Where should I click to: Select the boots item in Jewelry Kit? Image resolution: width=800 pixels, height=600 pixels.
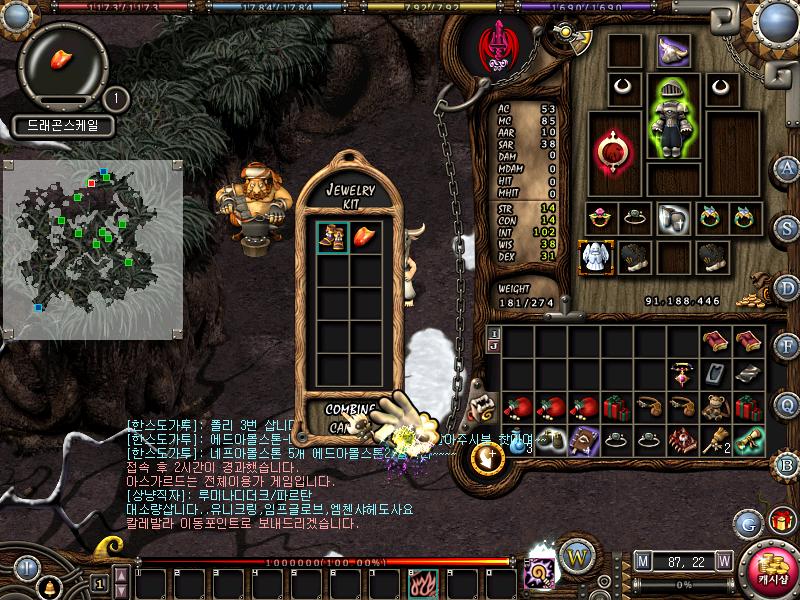coord(333,237)
